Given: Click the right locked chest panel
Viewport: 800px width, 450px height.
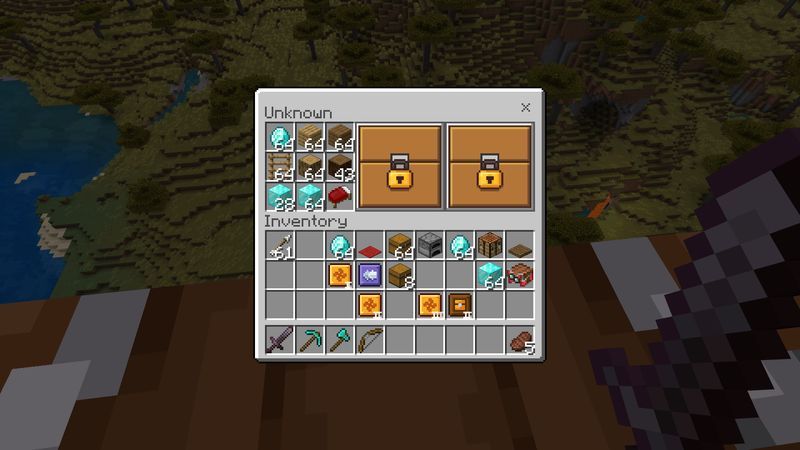Looking at the screenshot, I should click(x=490, y=167).
